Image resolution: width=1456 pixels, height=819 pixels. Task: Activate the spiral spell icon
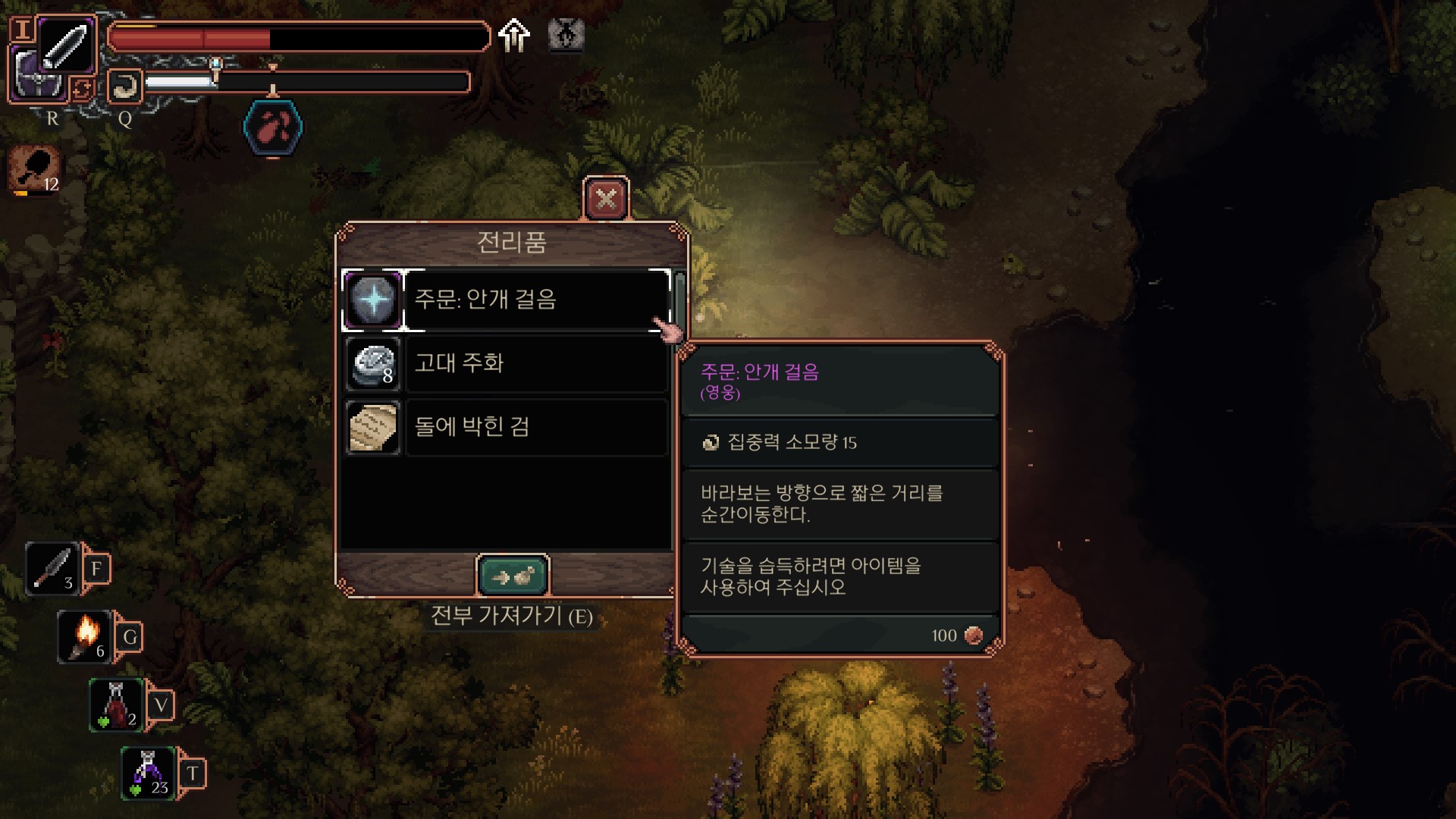[124, 86]
